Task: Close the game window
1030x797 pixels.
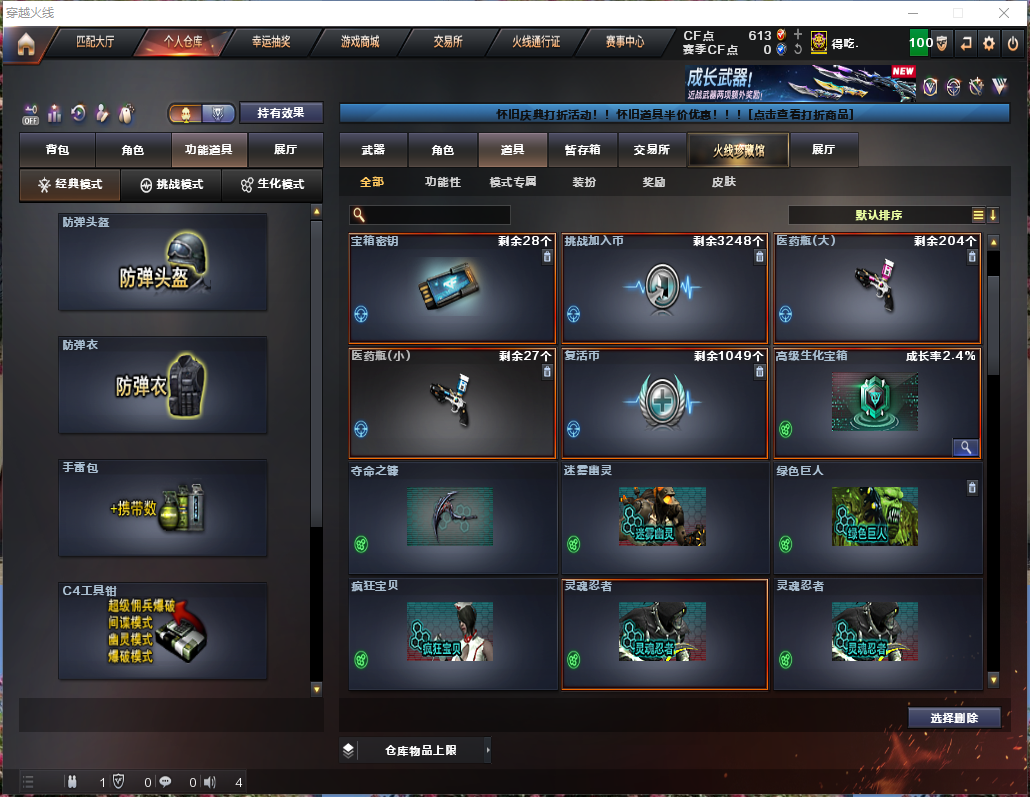Action: 1004,13
